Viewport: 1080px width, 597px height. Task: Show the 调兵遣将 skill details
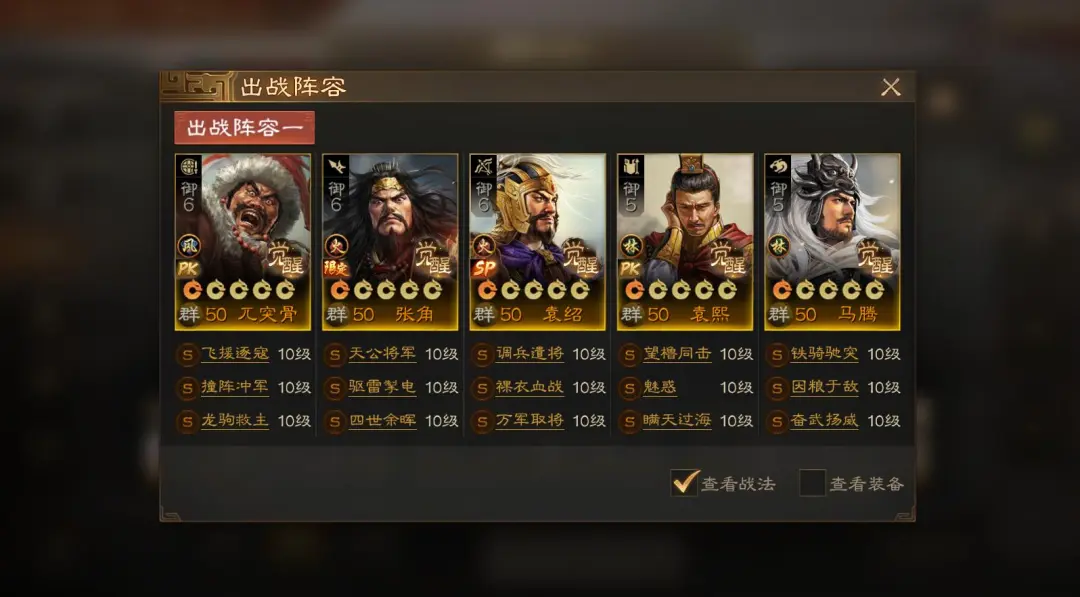point(530,354)
